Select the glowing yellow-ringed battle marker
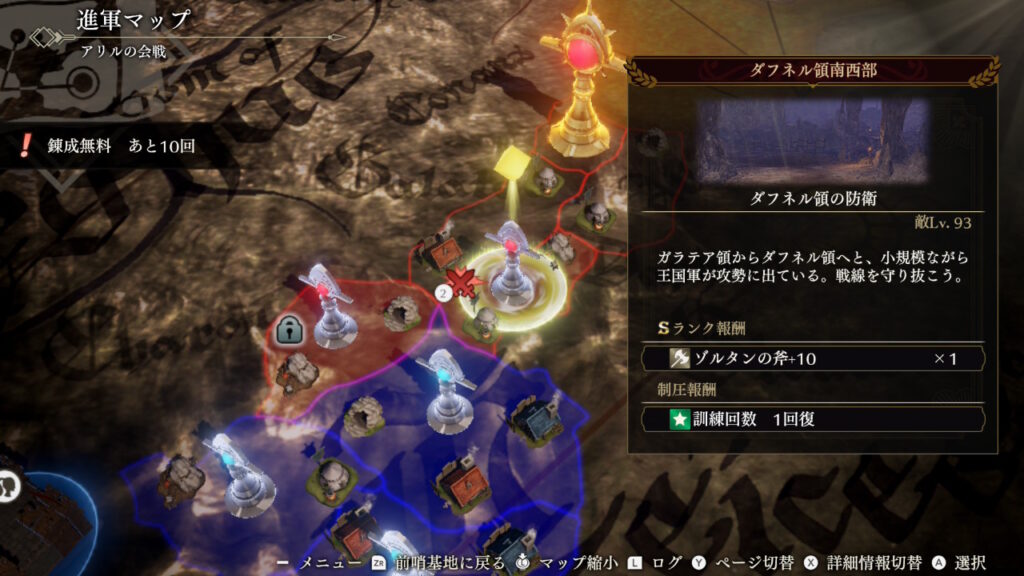Image resolution: width=1024 pixels, height=576 pixels. (515, 270)
